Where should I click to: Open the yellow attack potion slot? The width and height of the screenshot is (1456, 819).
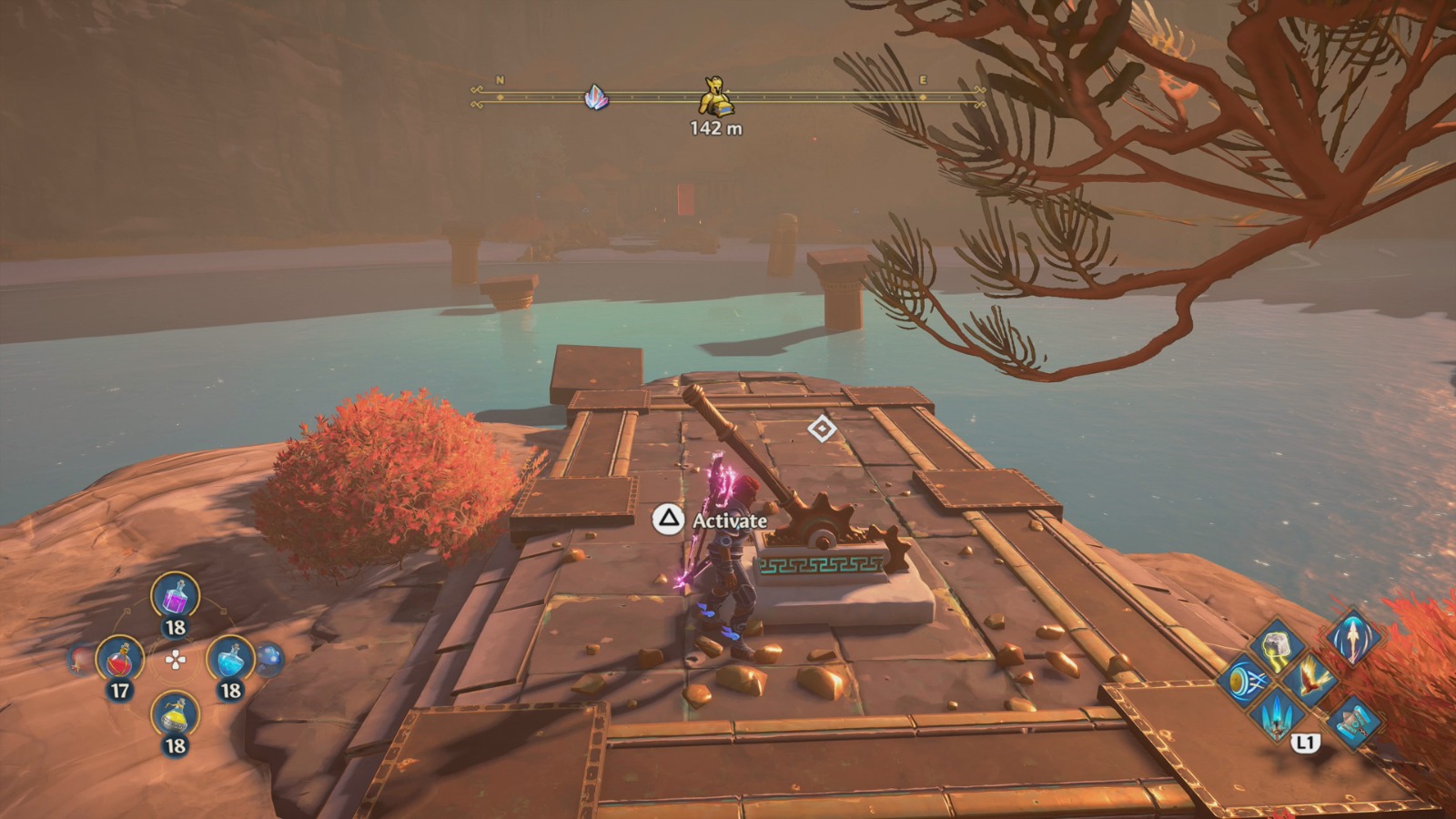tap(173, 716)
